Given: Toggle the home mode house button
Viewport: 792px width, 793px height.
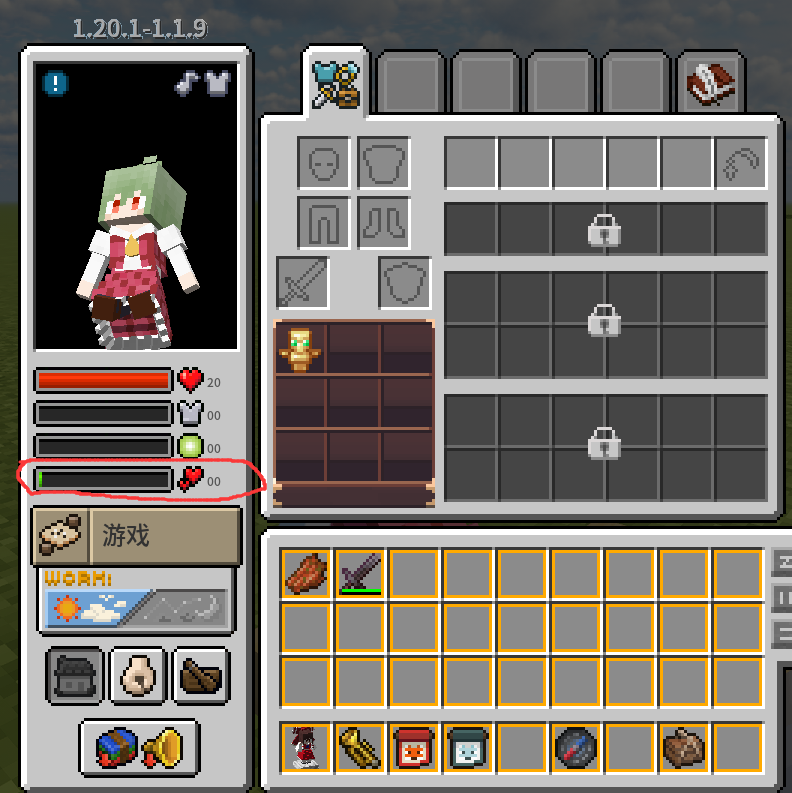Looking at the screenshot, I should tap(75, 677).
